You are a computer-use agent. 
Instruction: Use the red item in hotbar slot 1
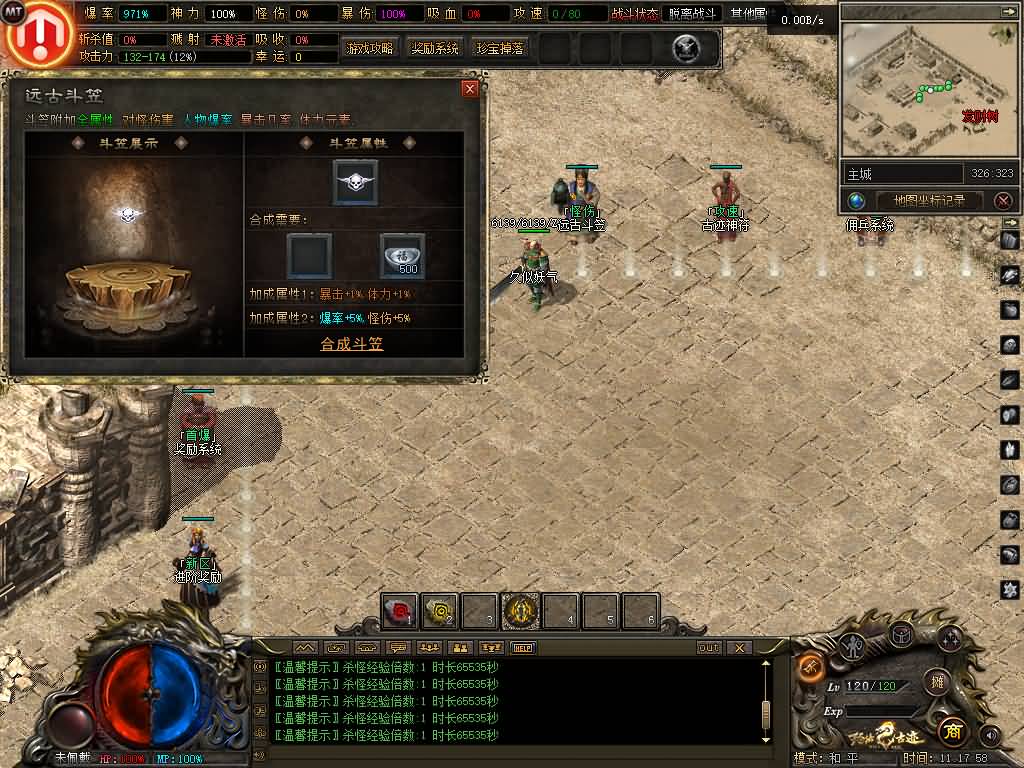click(x=399, y=610)
